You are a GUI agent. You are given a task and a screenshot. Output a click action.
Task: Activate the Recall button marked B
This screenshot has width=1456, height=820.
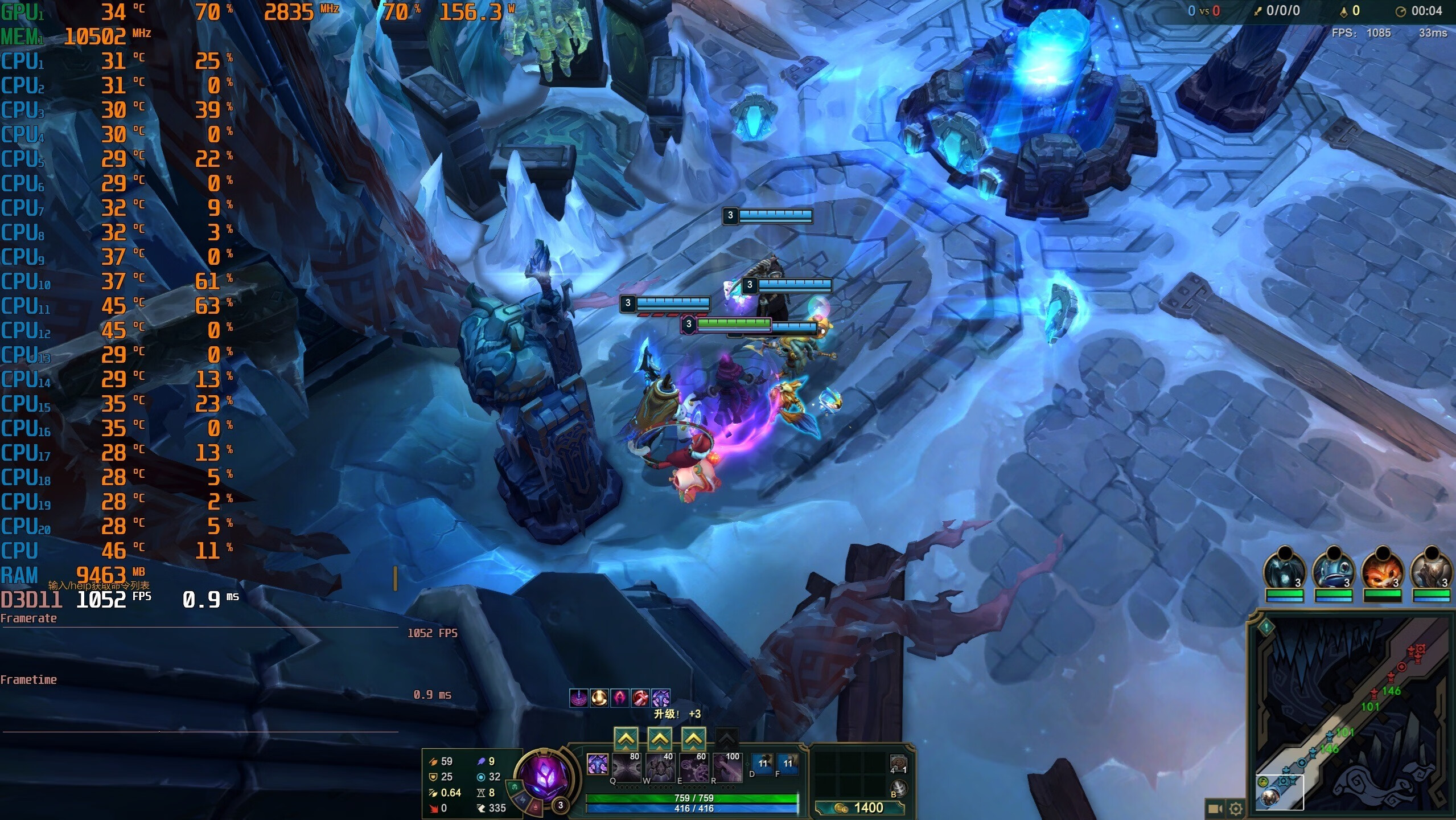tap(898, 789)
